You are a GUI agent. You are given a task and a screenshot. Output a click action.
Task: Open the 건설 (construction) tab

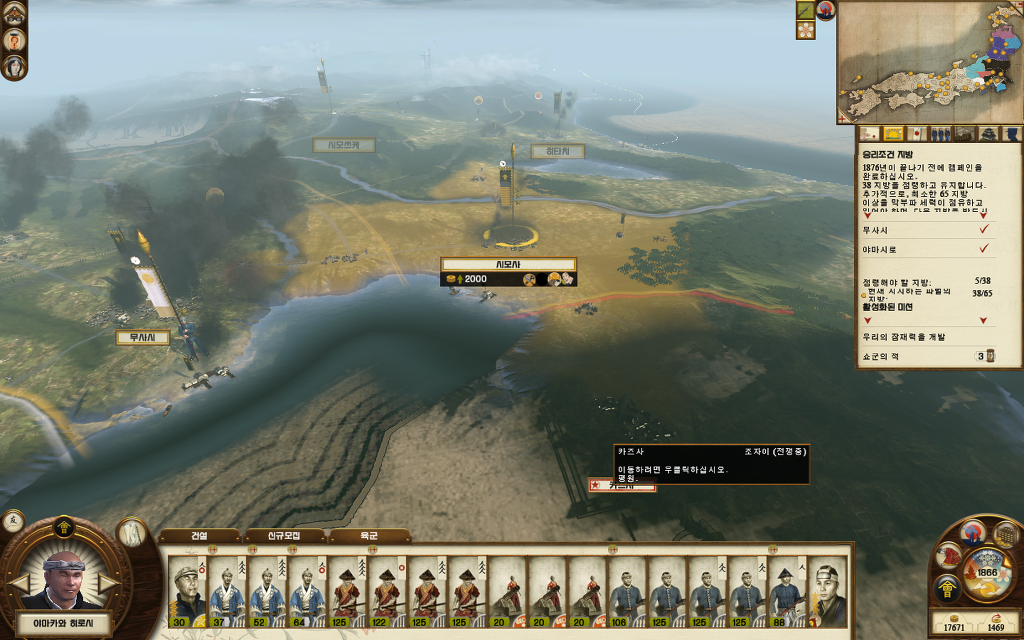[199, 536]
